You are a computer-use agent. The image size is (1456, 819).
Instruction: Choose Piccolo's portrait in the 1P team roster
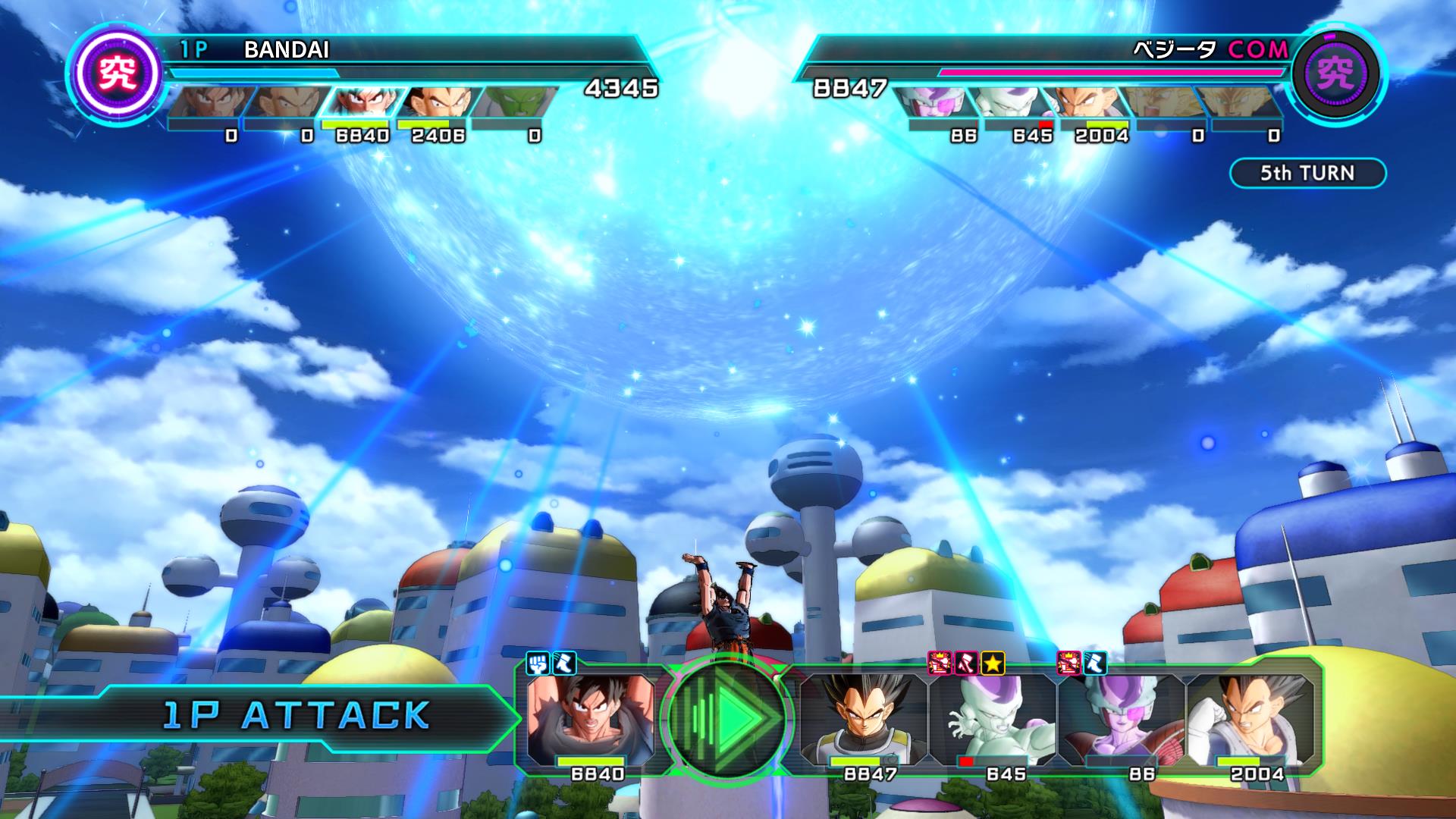(x=516, y=102)
